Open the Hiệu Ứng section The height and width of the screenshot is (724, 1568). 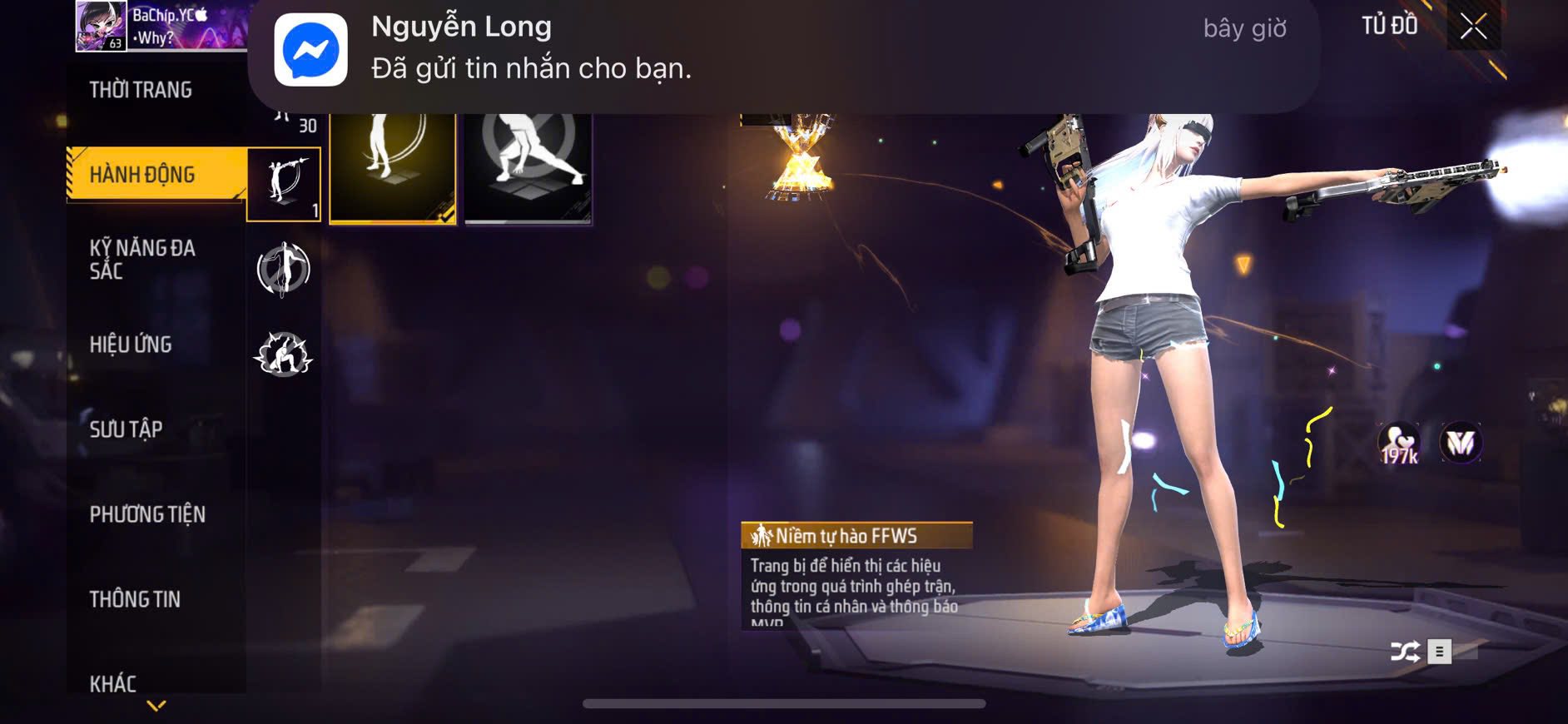click(131, 345)
